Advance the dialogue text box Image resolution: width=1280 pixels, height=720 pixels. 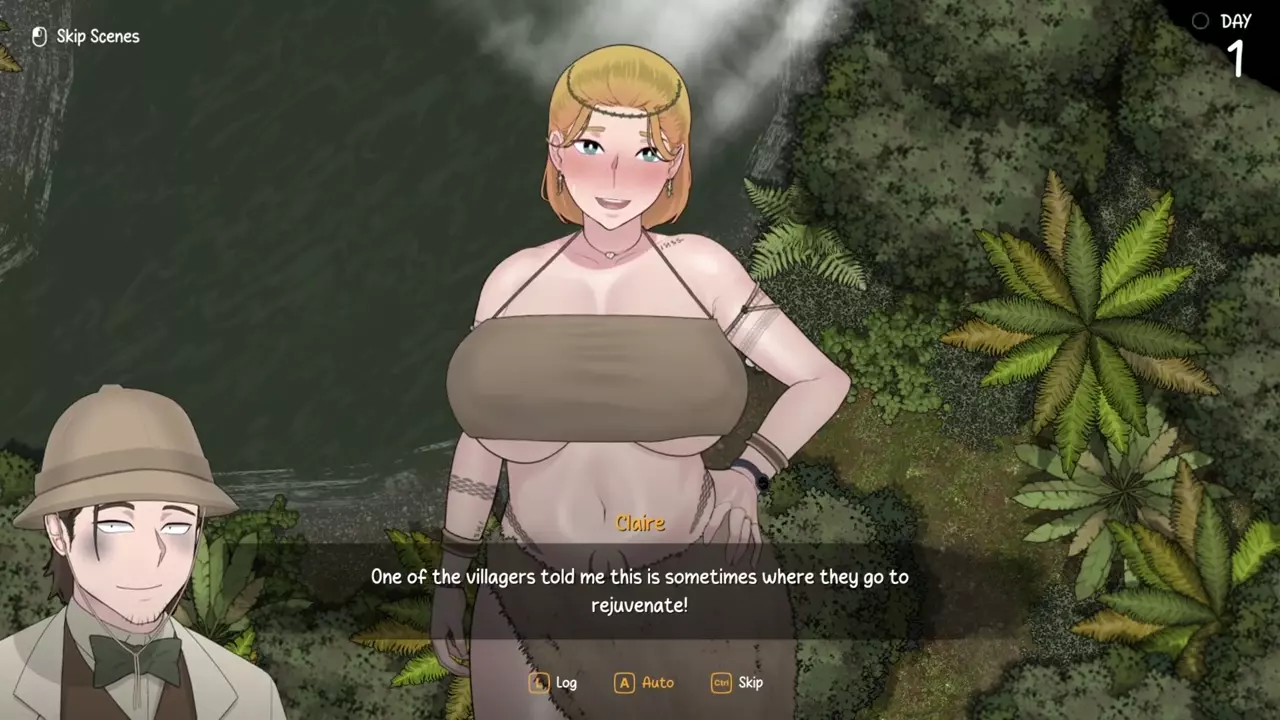639,590
